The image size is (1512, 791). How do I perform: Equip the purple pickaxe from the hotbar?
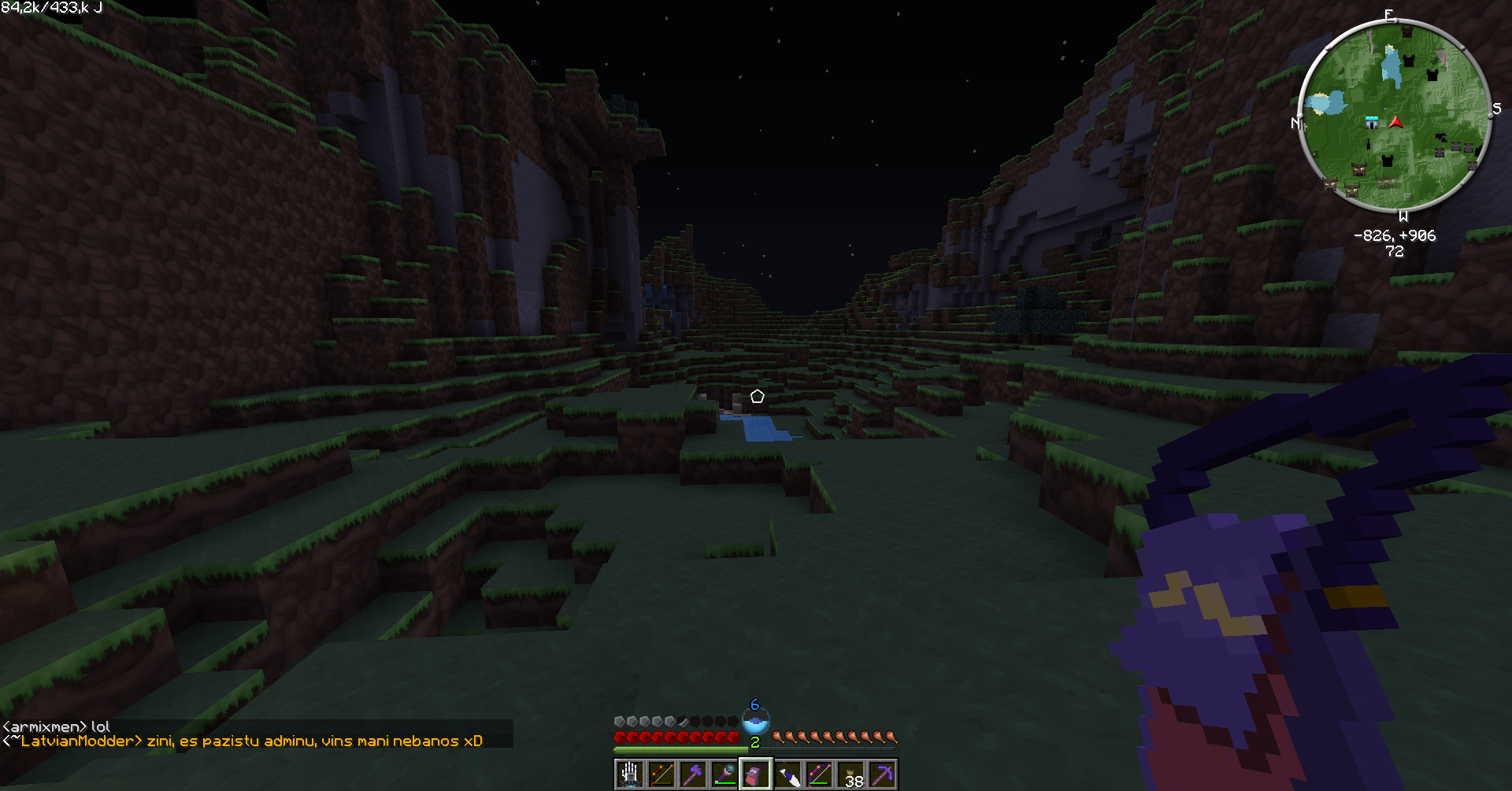tap(882, 775)
